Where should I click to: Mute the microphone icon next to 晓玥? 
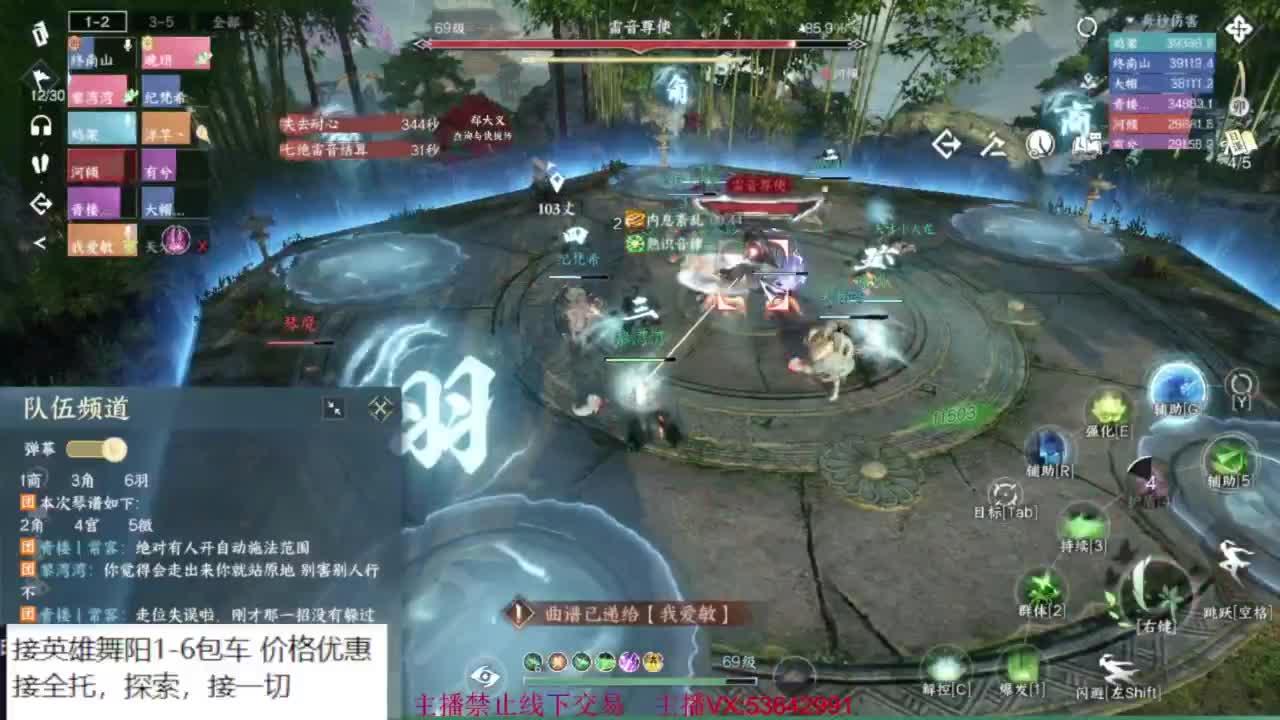tap(127, 45)
